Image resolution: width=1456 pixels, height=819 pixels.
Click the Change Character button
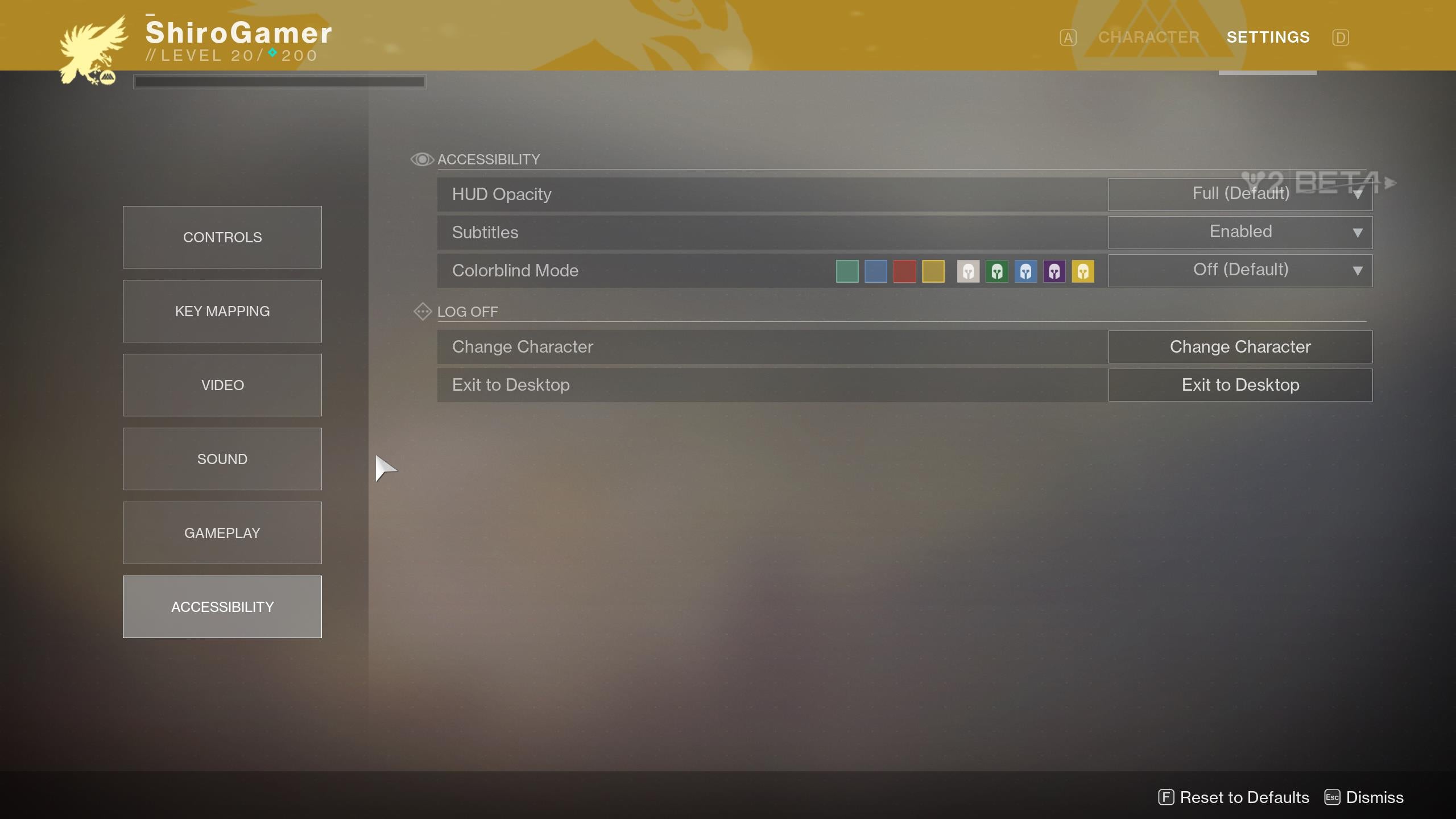(1240, 346)
